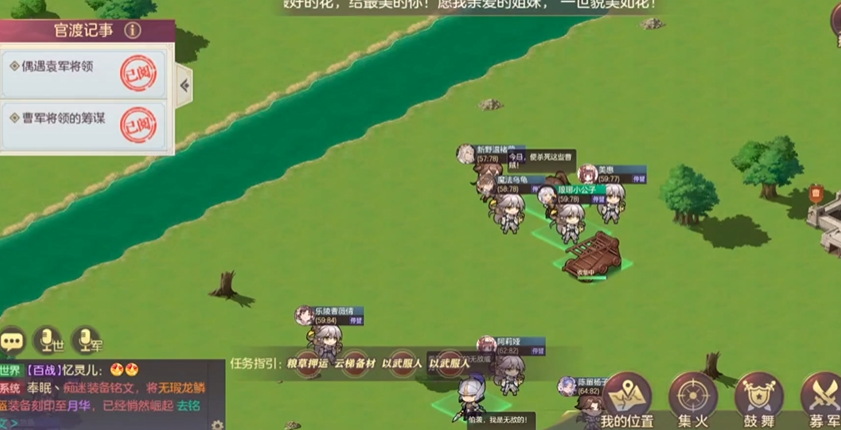Collapse the 官渡记事 panel with the arrow
Screen dimensions: 841x430
click(x=185, y=86)
